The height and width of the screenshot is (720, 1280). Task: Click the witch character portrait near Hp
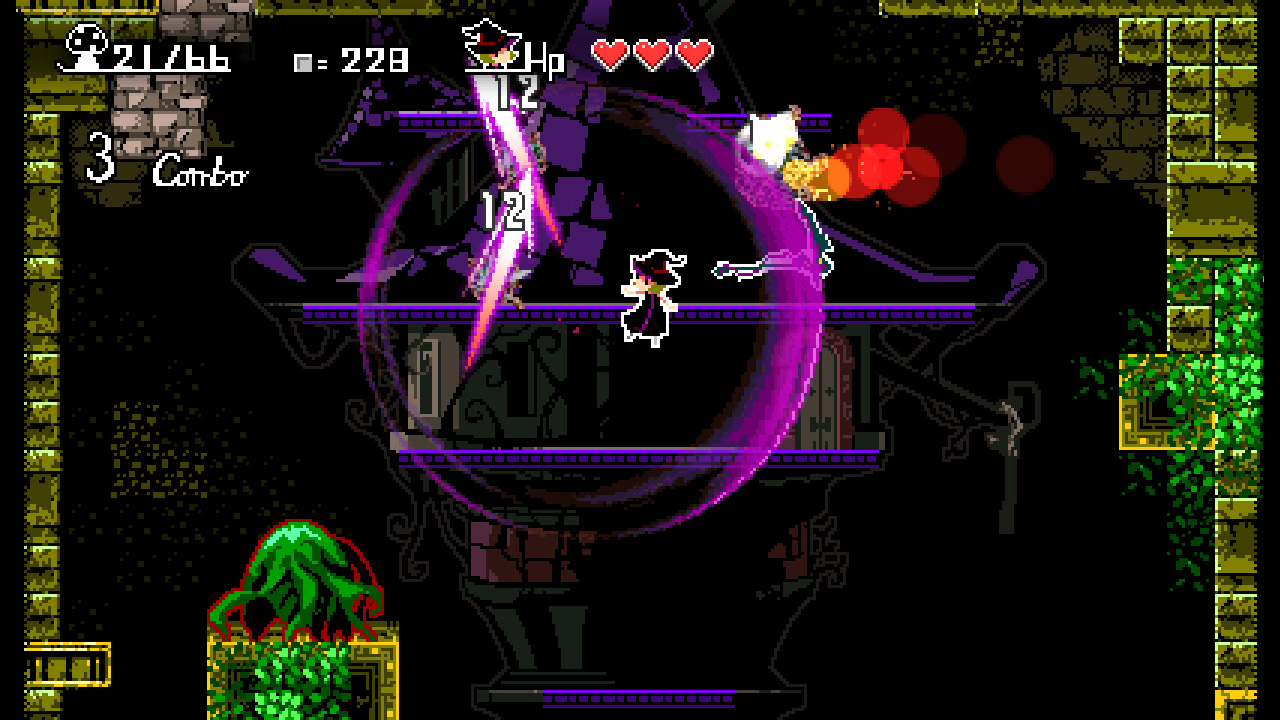tap(492, 45)
